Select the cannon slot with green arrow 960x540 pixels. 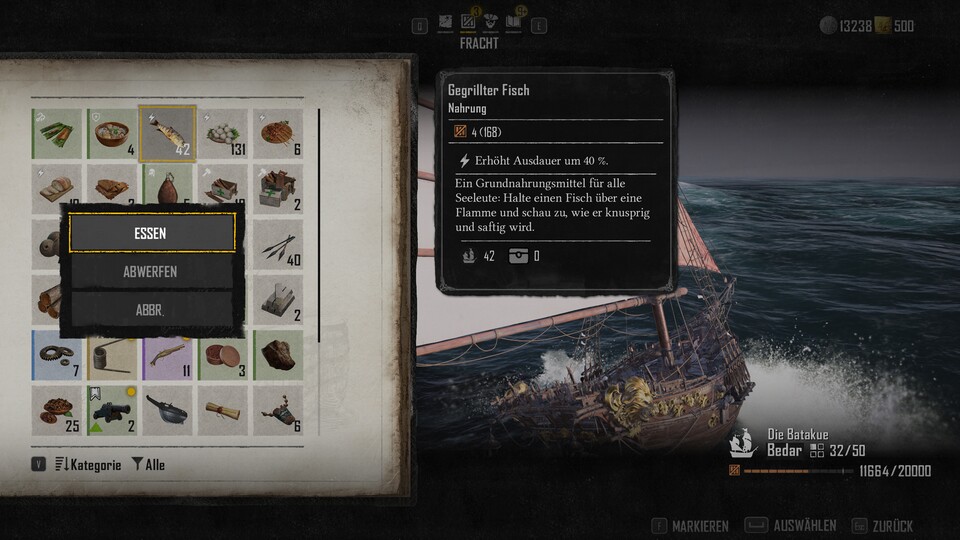(112, 410)
